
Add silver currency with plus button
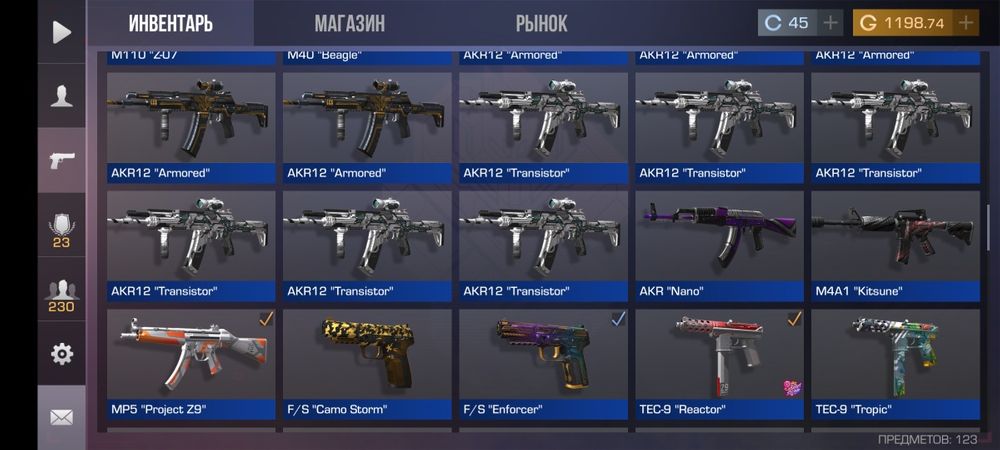tap(831, 23)
